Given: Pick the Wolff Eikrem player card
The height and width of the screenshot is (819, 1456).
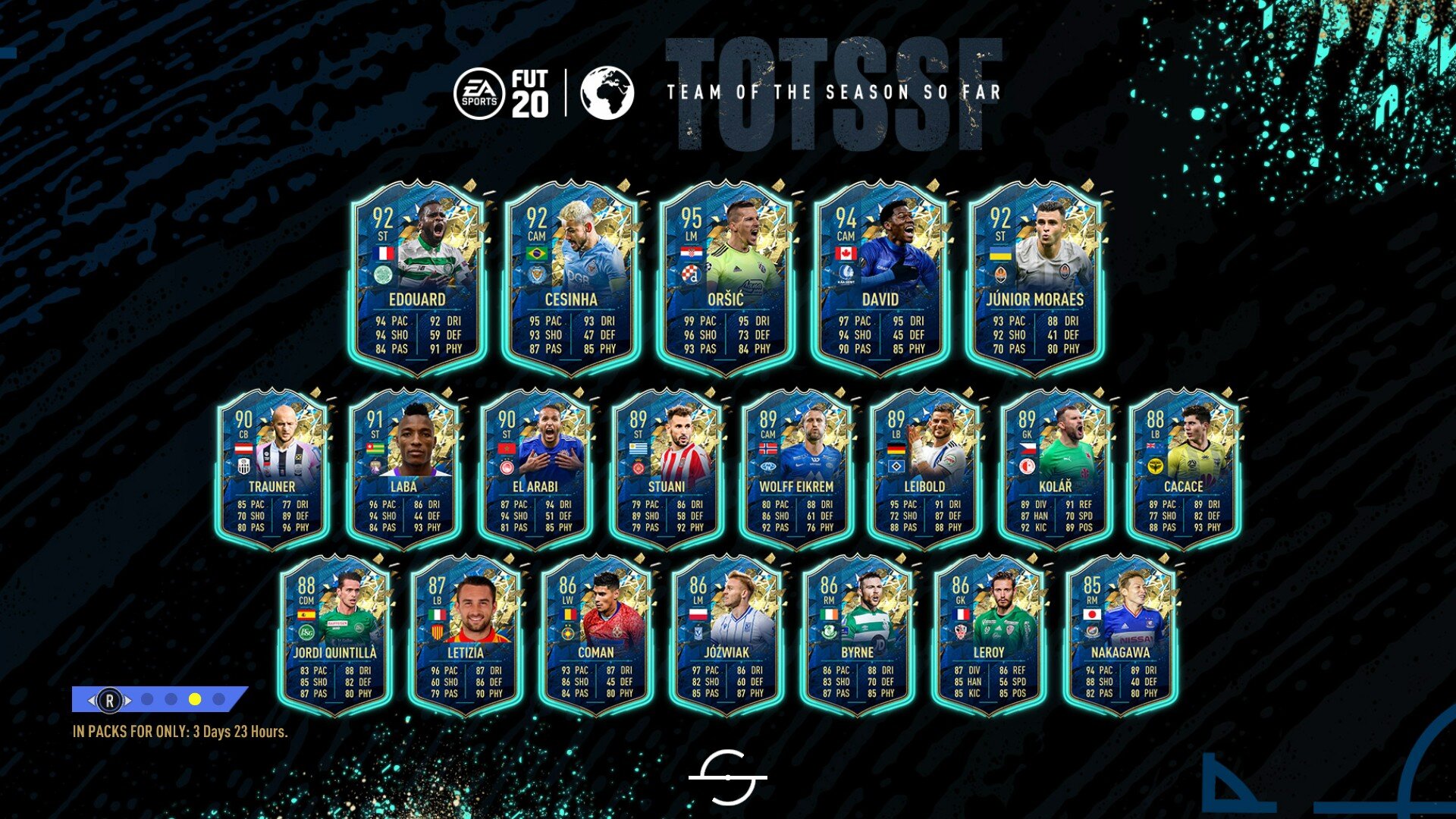Looking at the screenshot, I should coord(797,470).
